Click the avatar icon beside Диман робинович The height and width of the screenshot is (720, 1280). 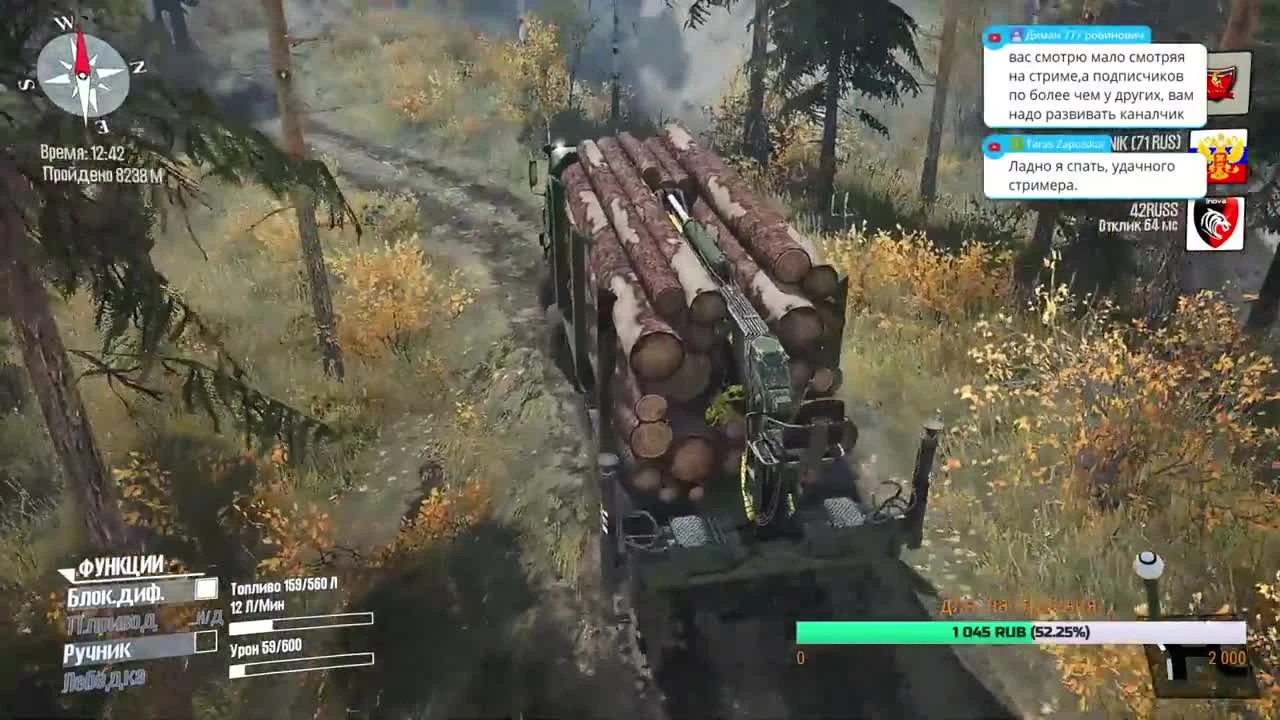pyautogui.click(x=1017, y=36)
